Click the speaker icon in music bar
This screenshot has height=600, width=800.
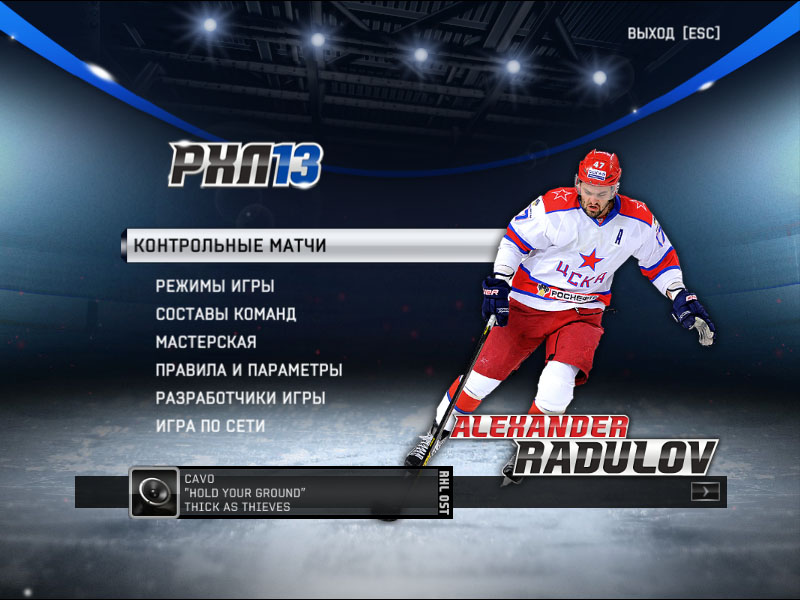155,492
